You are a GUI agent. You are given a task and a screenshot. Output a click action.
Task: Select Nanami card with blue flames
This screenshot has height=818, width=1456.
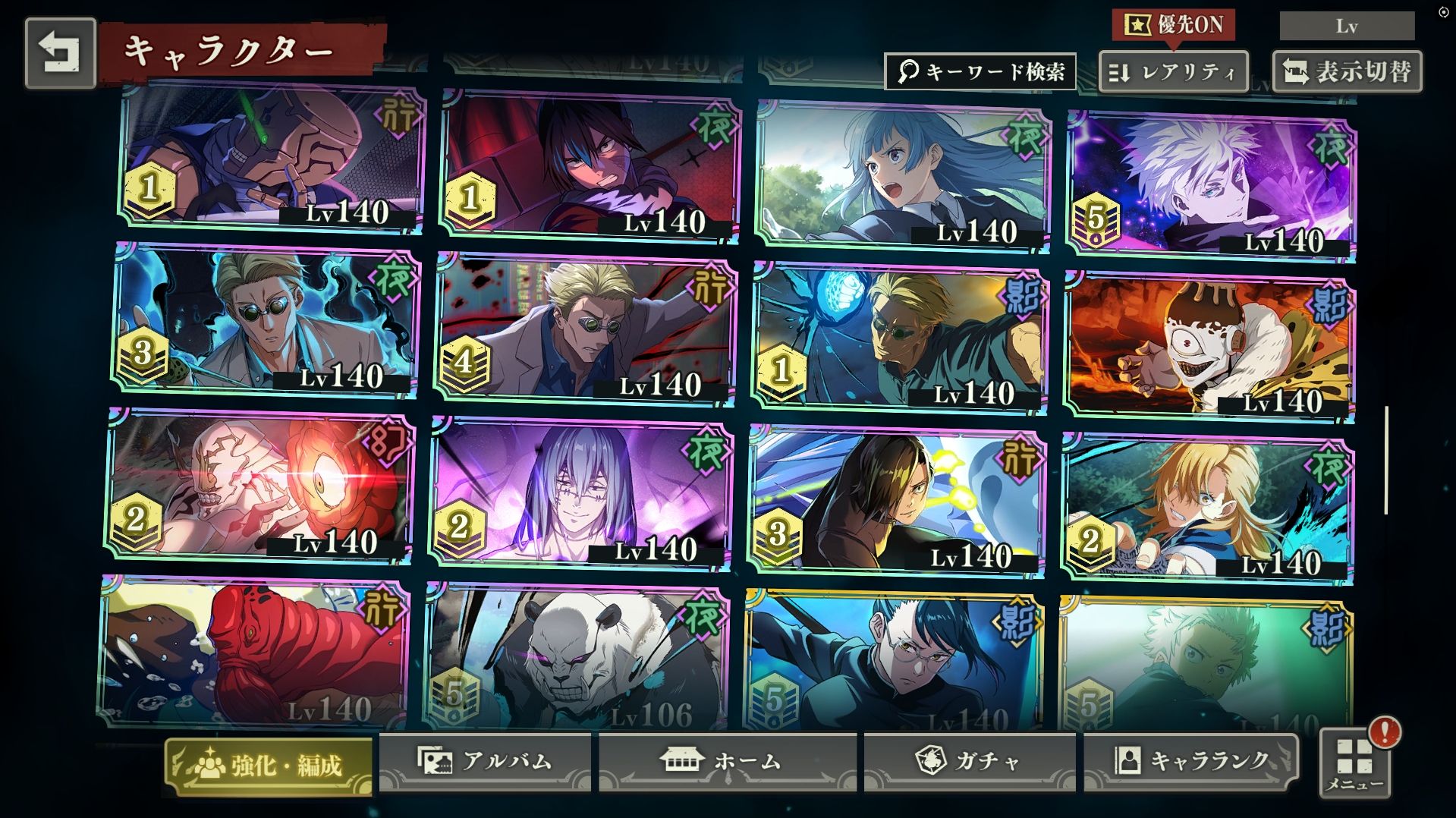click(x=266, y=320)
